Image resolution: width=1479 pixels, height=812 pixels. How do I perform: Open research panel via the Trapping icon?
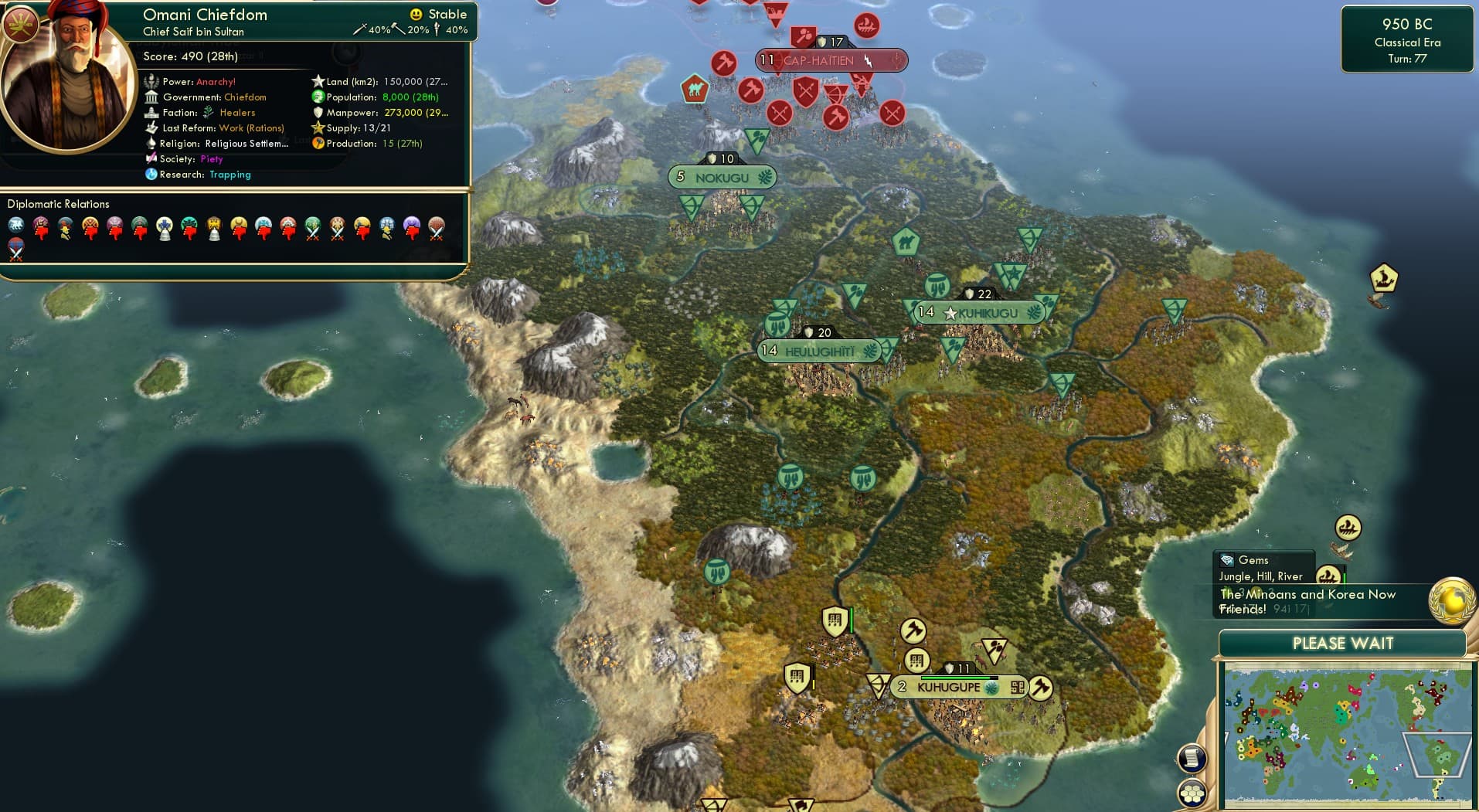coord(151,175)
